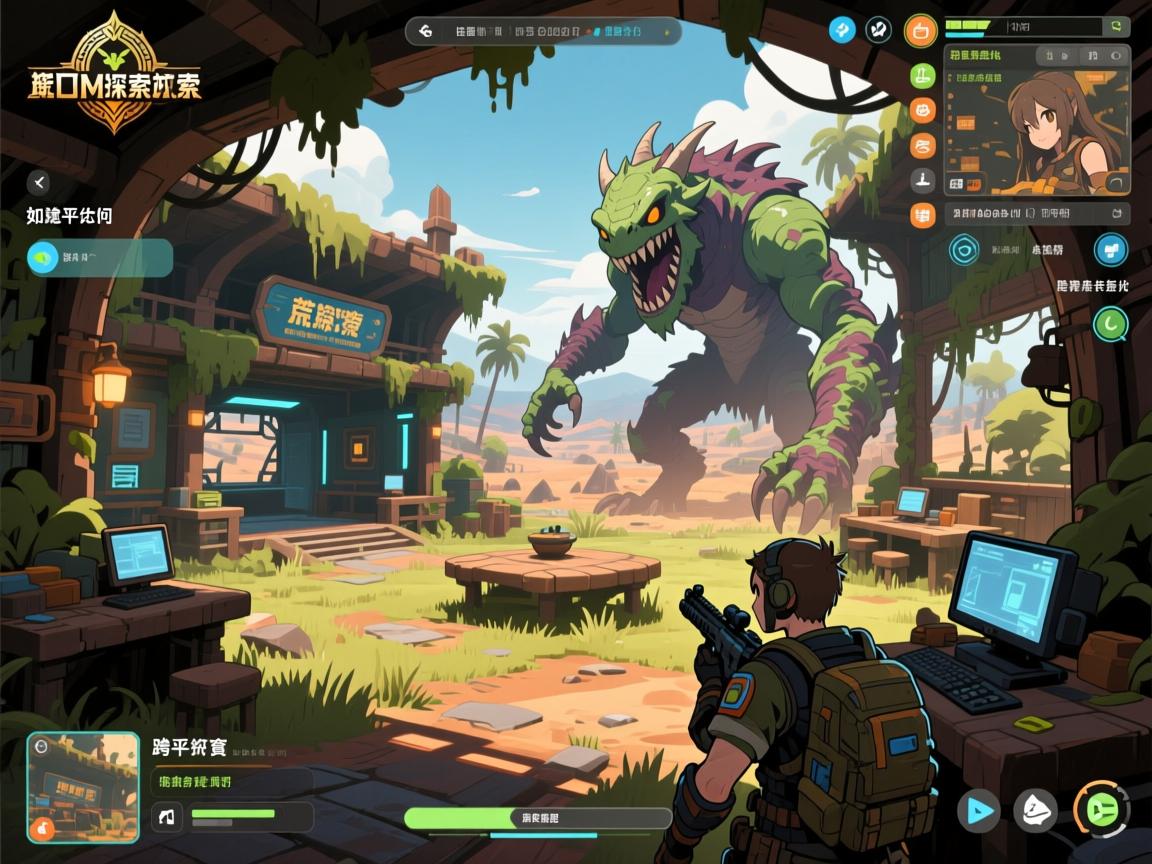This screenshot has height=864, width=1152.
Task: Click the blue round icon at top
Action: [x=842, y=30]
